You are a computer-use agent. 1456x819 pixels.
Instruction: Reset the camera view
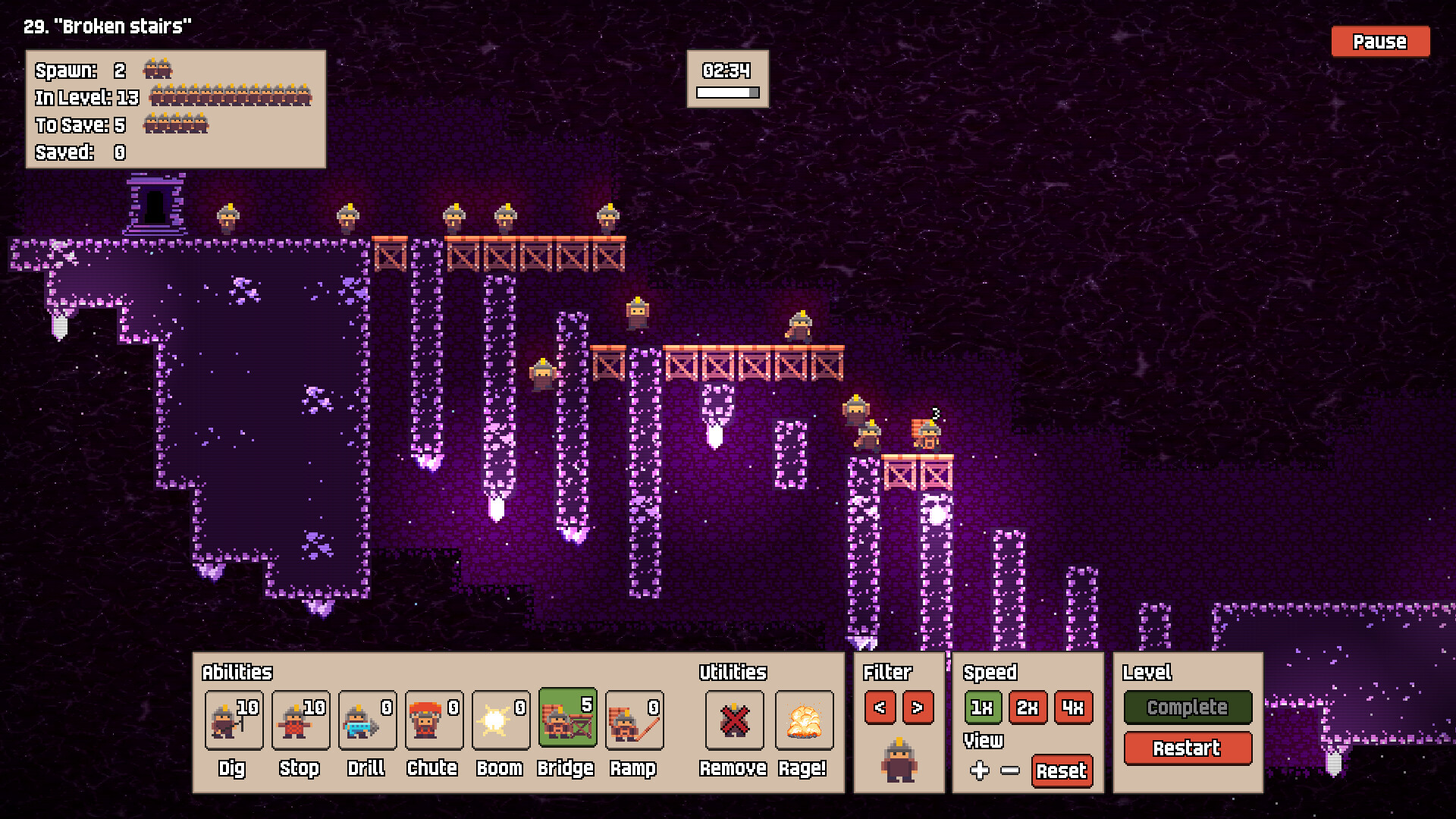(1062, 771)
